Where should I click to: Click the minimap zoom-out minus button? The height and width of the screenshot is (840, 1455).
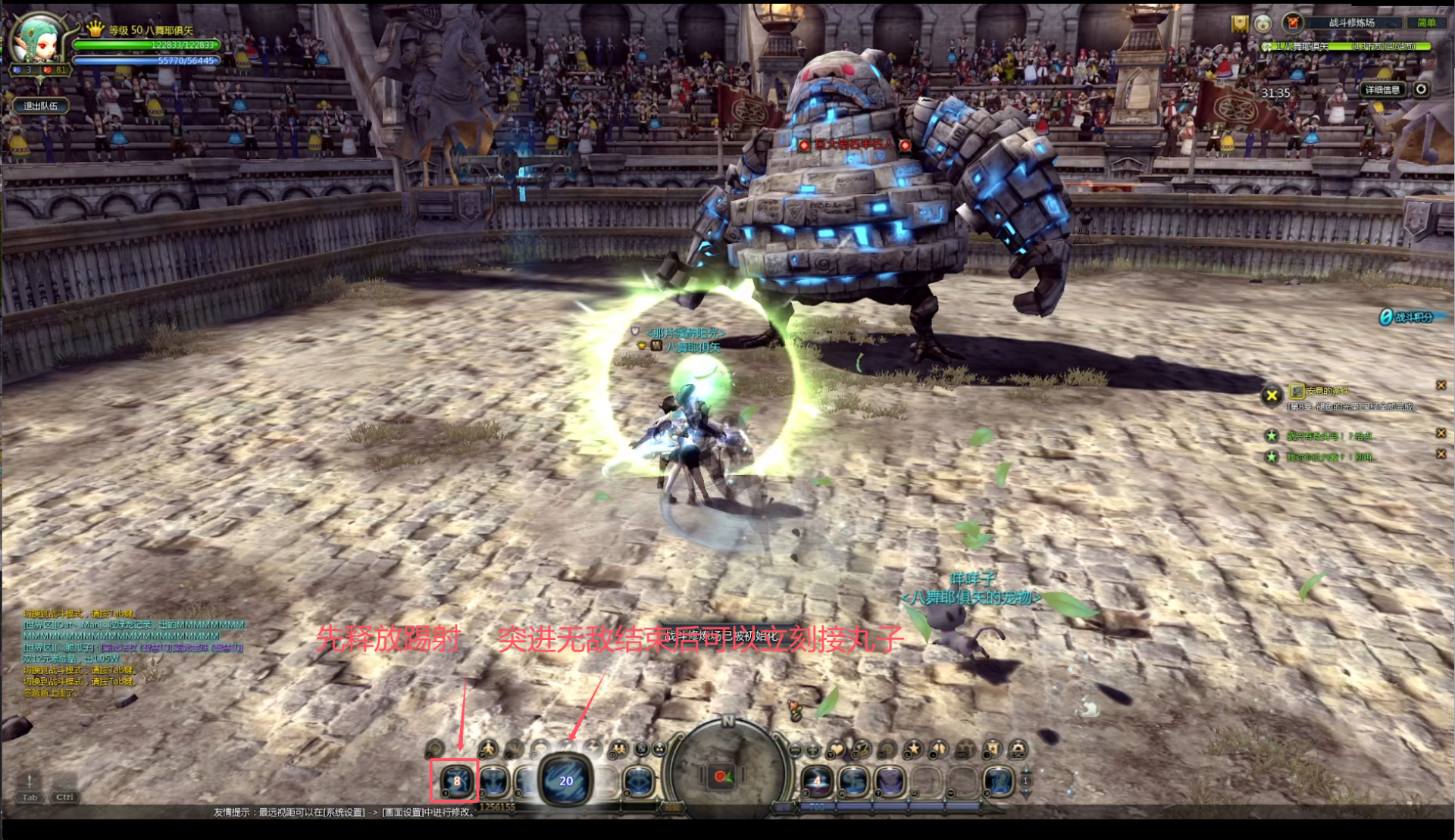click(795, 750)
